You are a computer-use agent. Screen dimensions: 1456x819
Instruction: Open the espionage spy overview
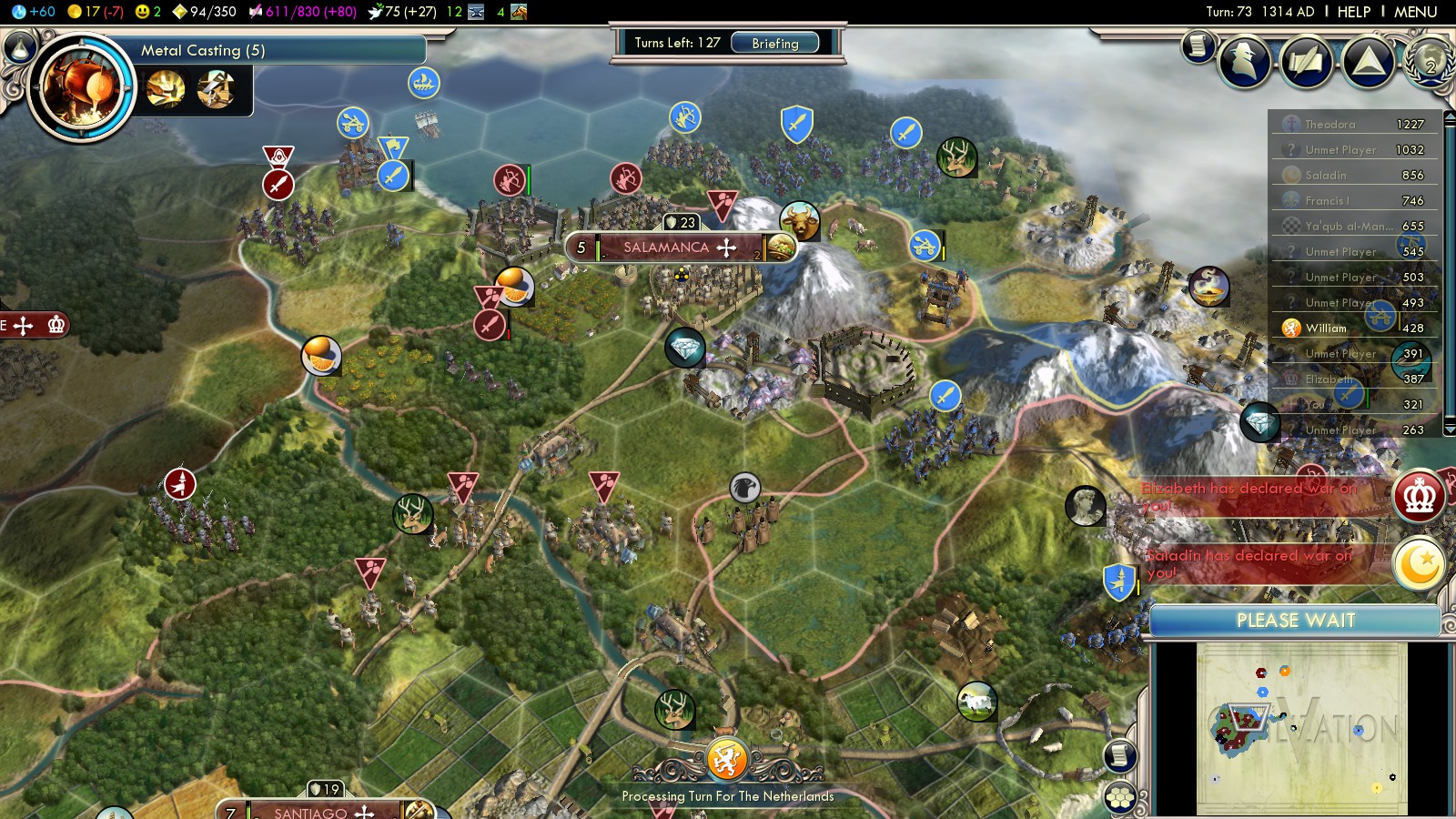click(x=1244, y=62)
